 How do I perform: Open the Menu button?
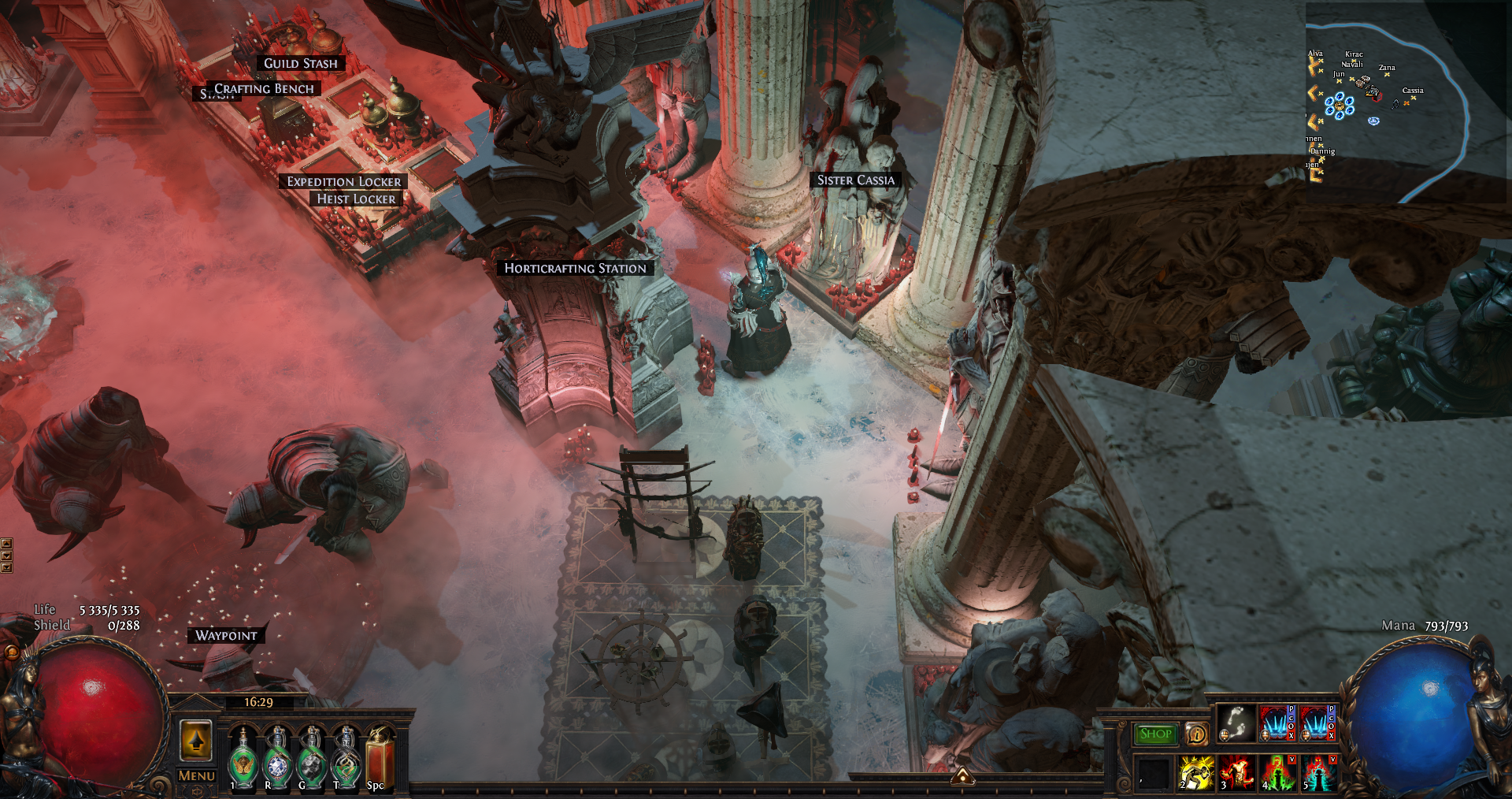coord(196,776)
